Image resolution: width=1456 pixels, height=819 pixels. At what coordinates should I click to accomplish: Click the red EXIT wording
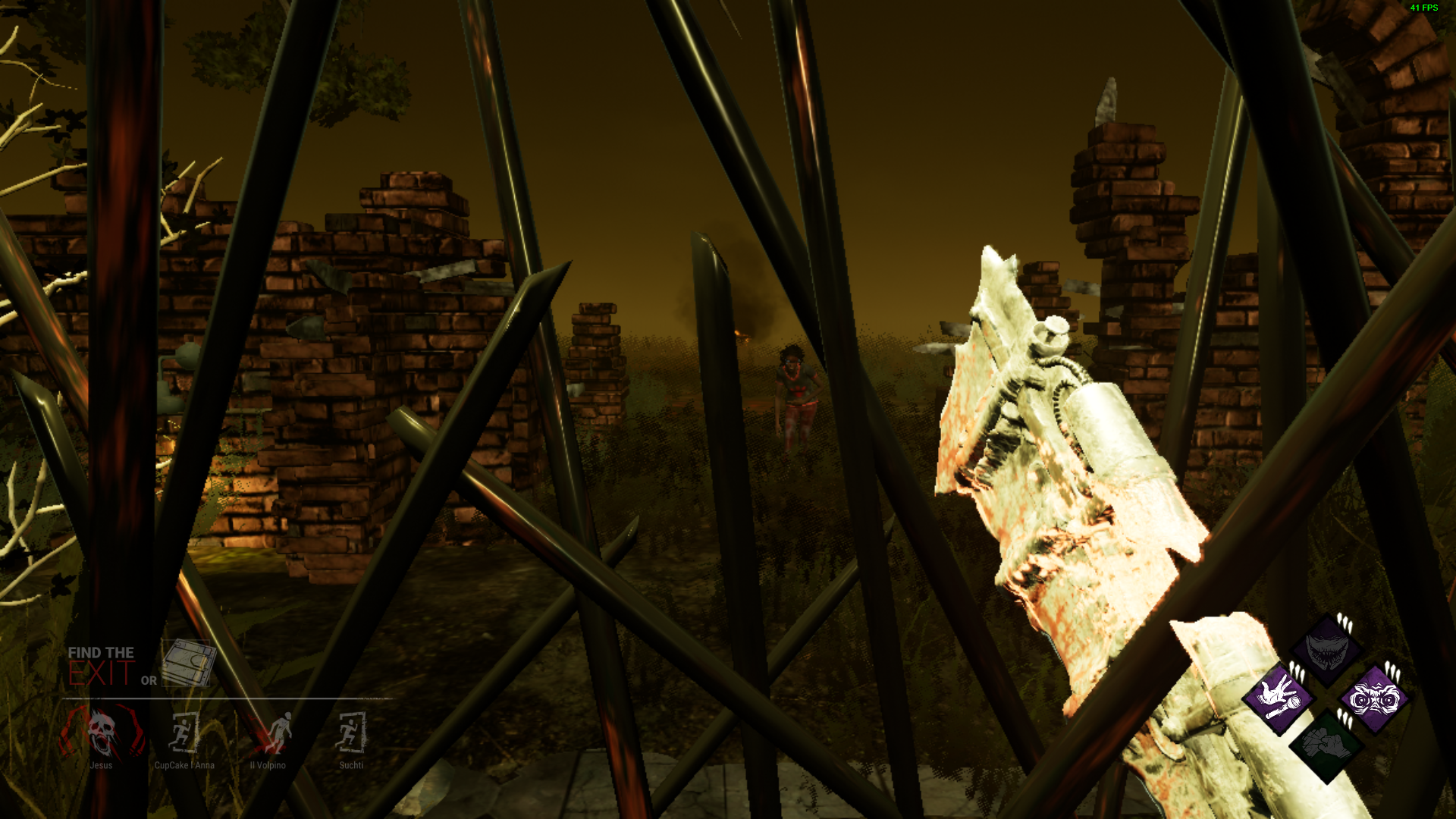(101, 672)
